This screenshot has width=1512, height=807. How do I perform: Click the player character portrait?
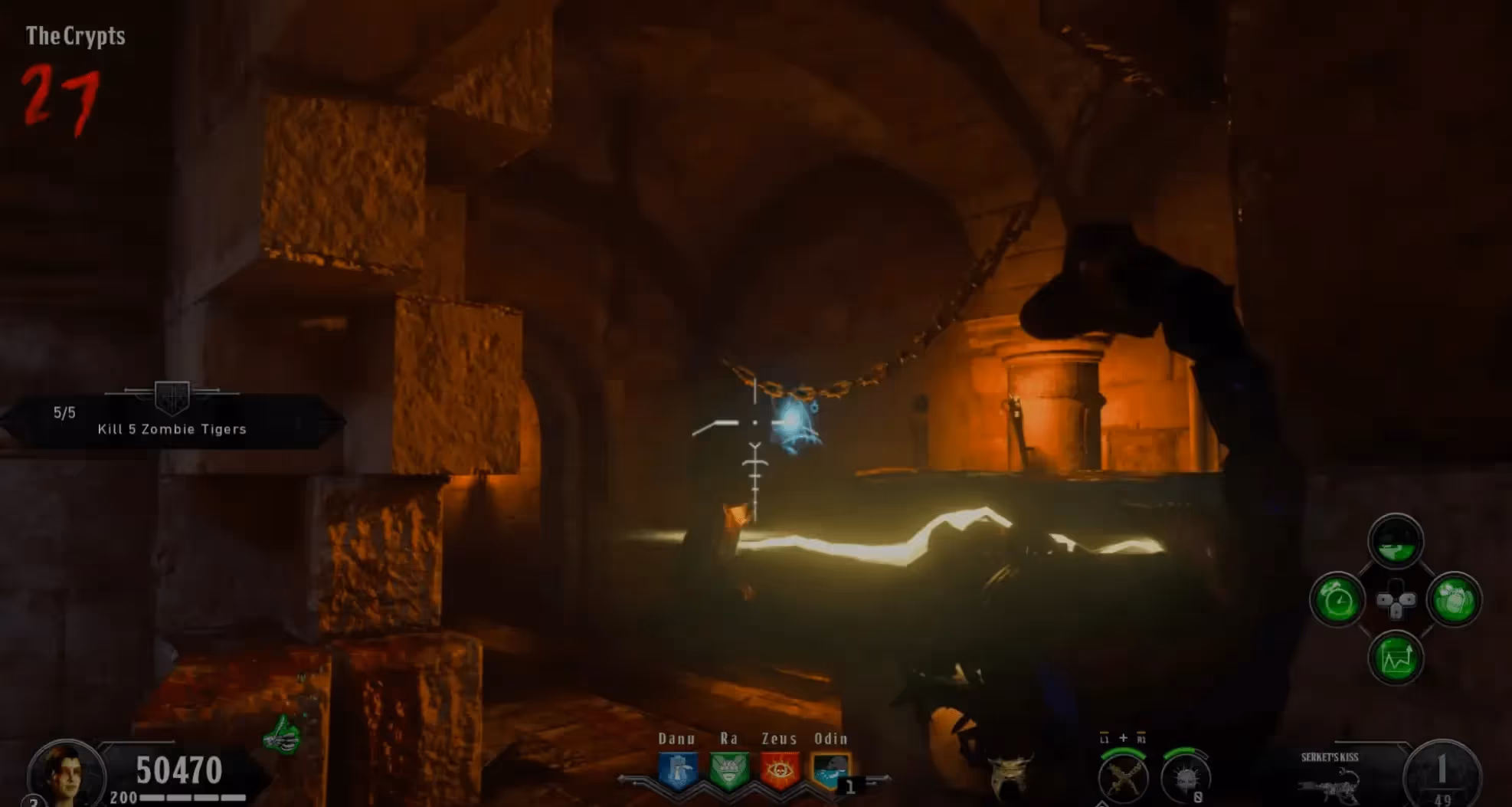[x=65, y=774]
